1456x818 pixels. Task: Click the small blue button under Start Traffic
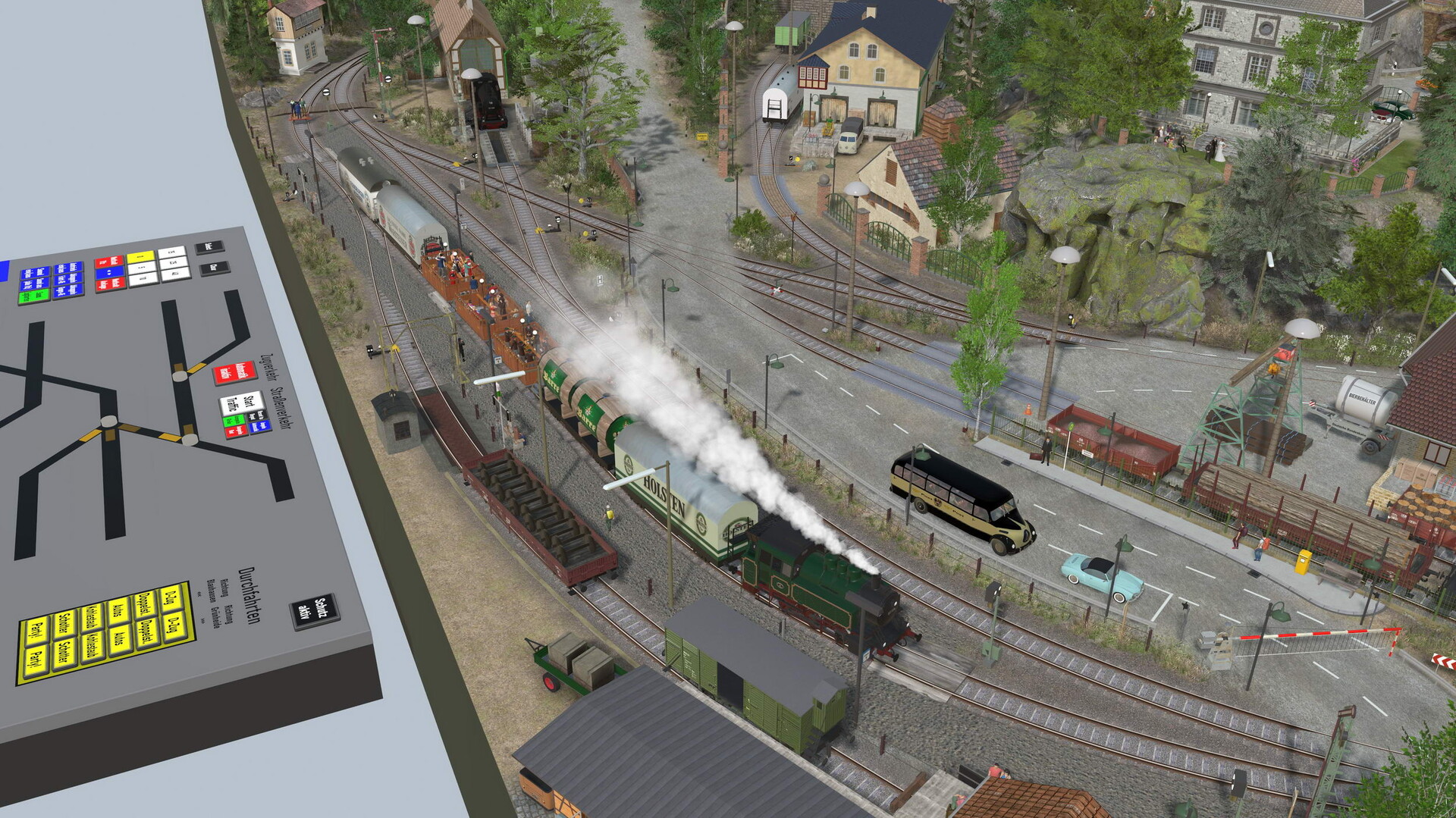click(x=260, y=426)
